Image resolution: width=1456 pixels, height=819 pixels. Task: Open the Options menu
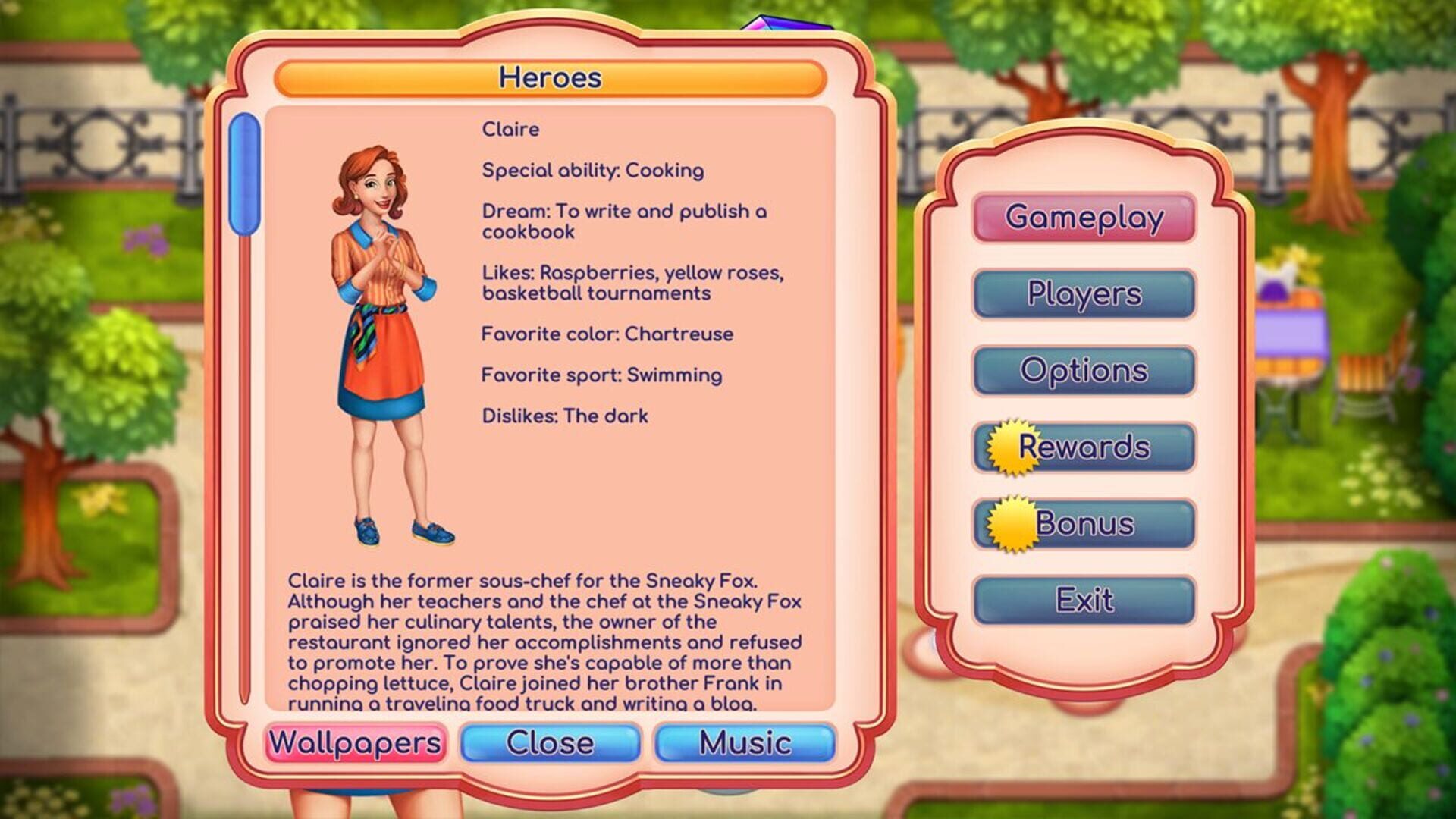click(1083, 371)
